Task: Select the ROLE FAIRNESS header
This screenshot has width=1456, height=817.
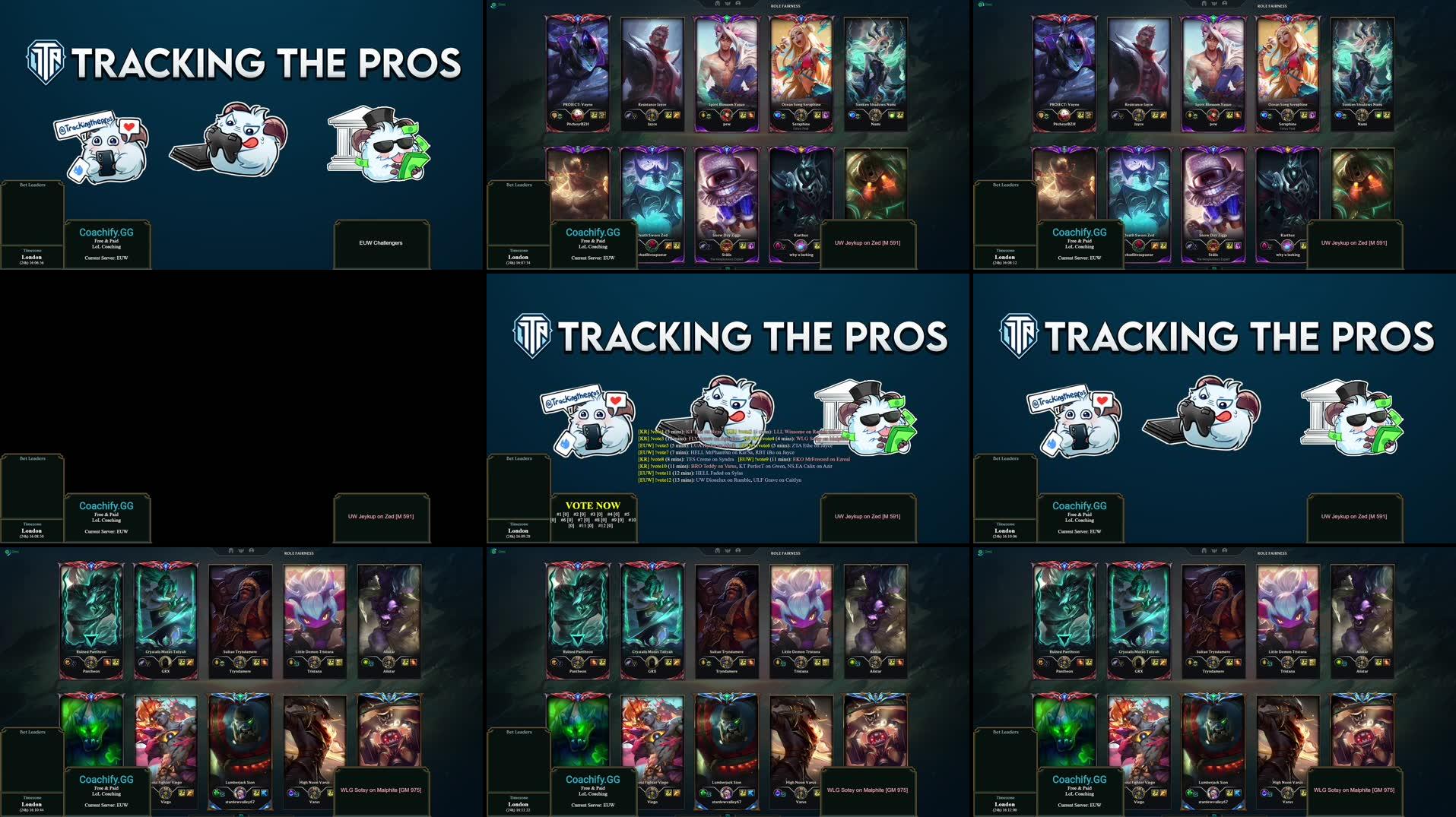Action: 785,5
